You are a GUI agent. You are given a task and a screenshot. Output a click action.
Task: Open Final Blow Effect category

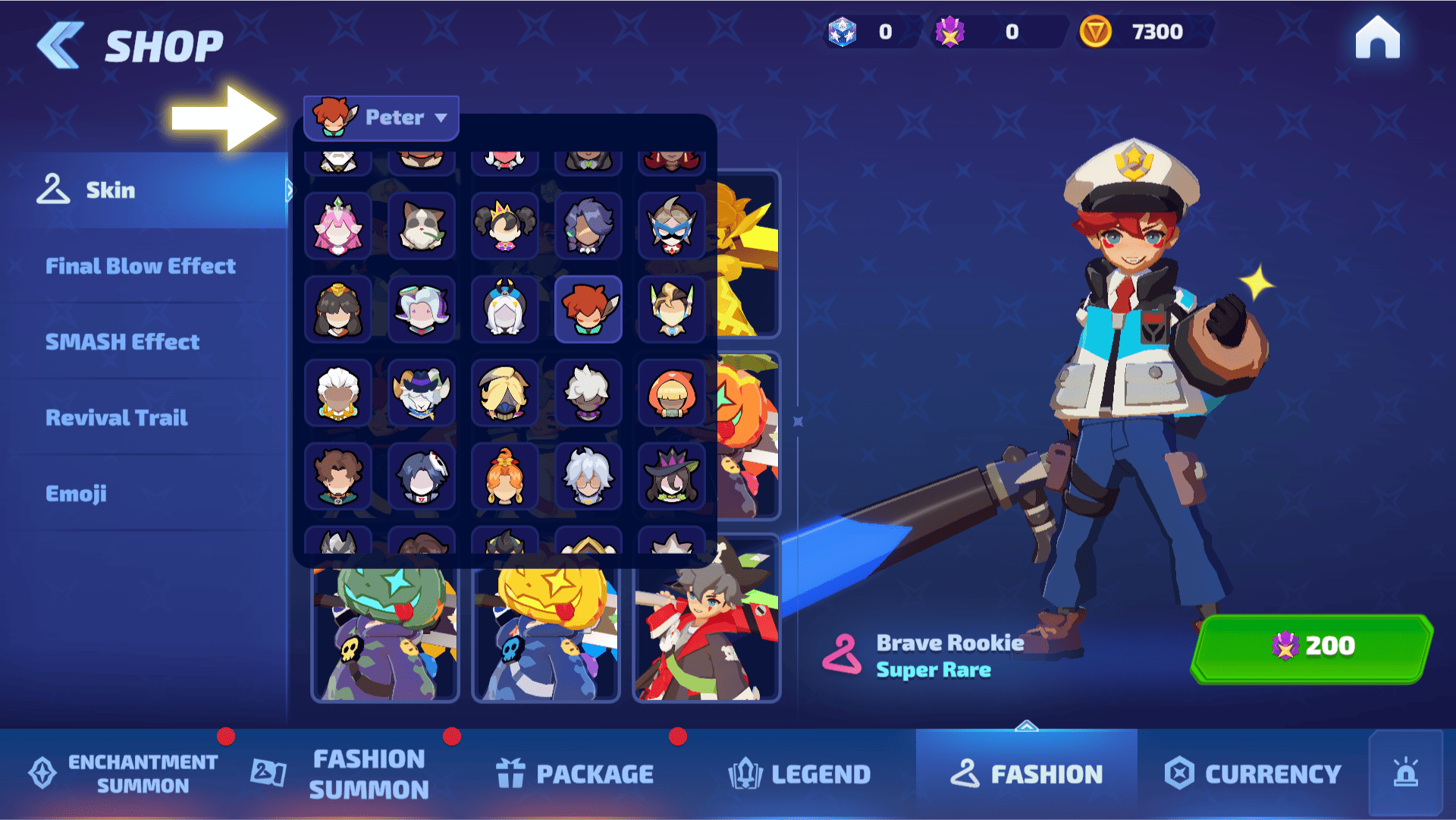coord(140,266)
